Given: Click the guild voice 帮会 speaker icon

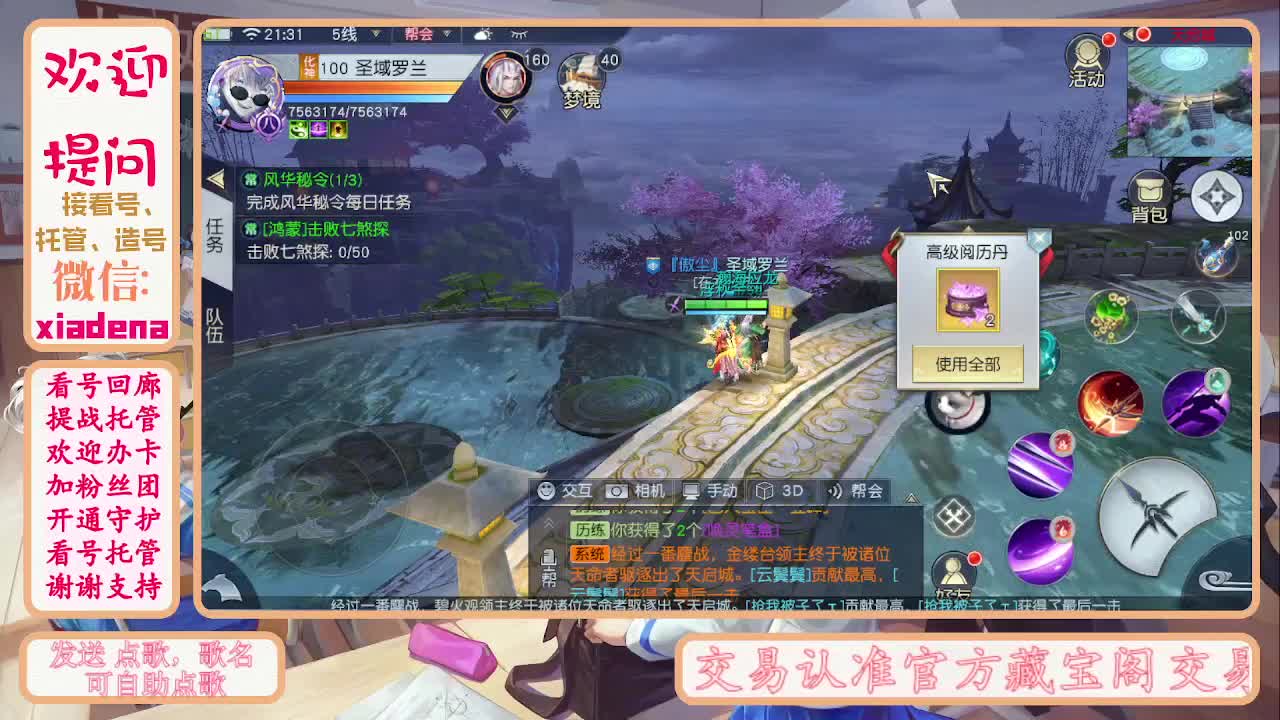Looking at the screenshot, I should [849, 491].
